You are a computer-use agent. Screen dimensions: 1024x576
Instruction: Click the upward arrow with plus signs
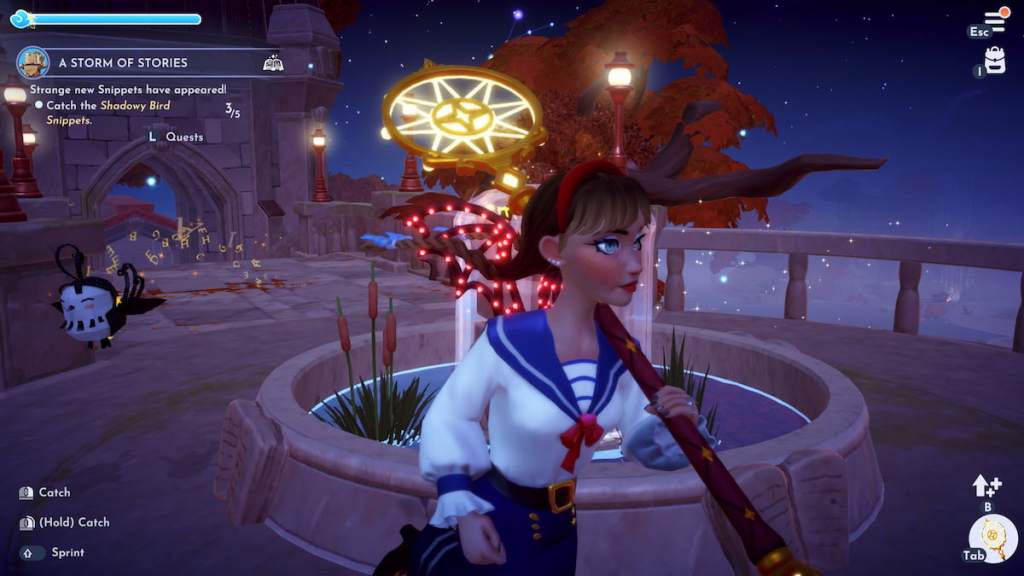click(x=986, y=486)
